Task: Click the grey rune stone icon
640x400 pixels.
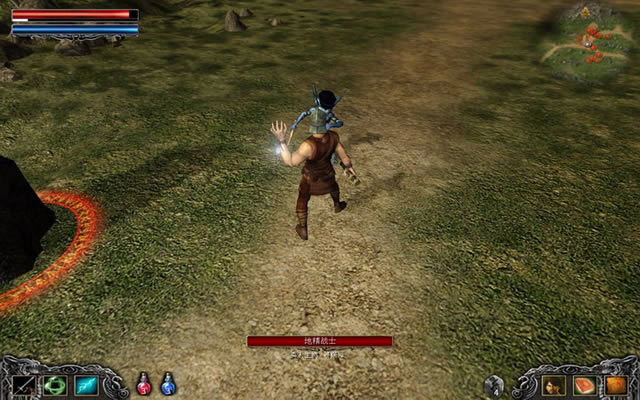Action: (x=494, y=385)
